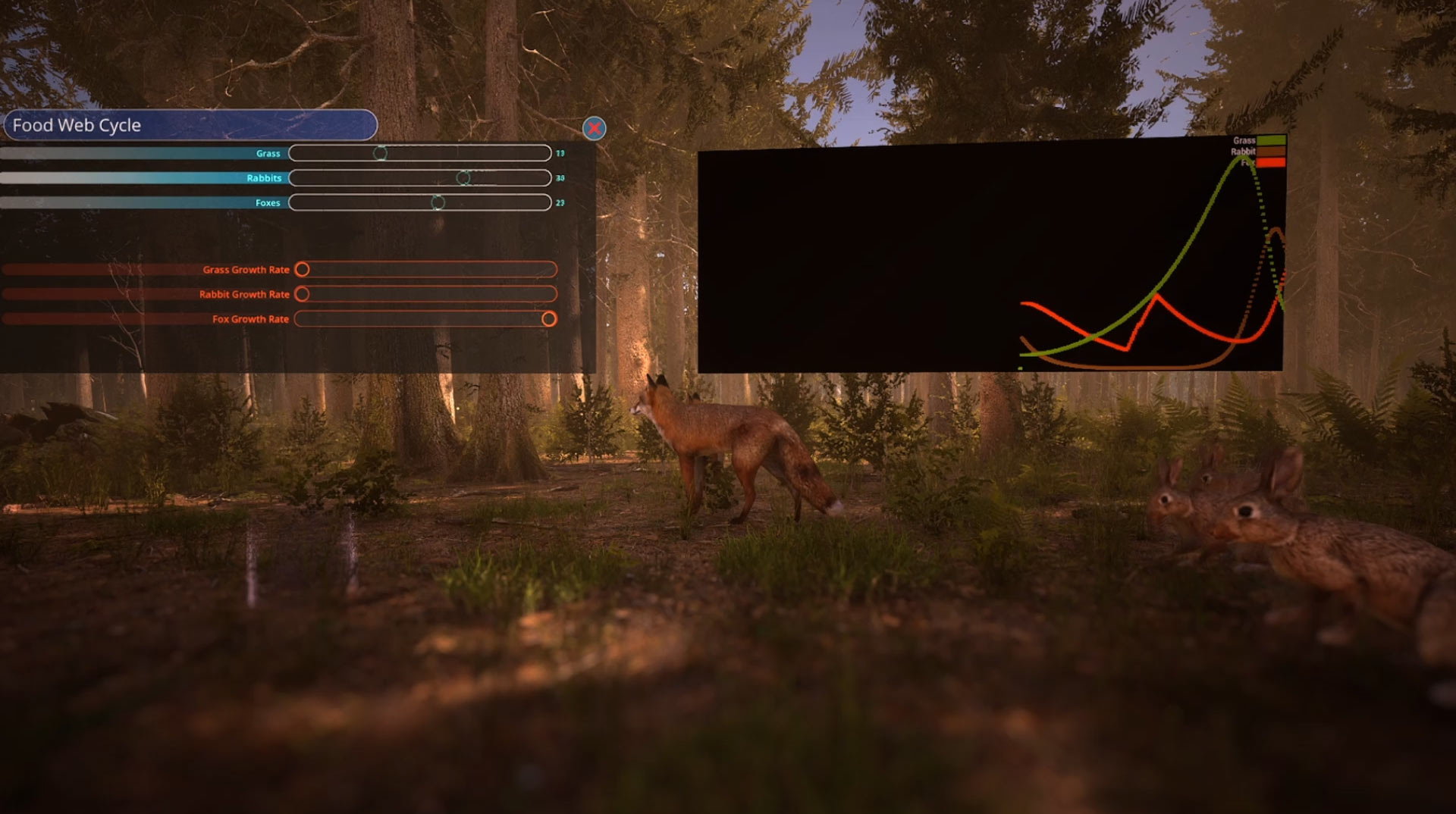Select the Food Web Cycle title bar

tap(190, 125)
